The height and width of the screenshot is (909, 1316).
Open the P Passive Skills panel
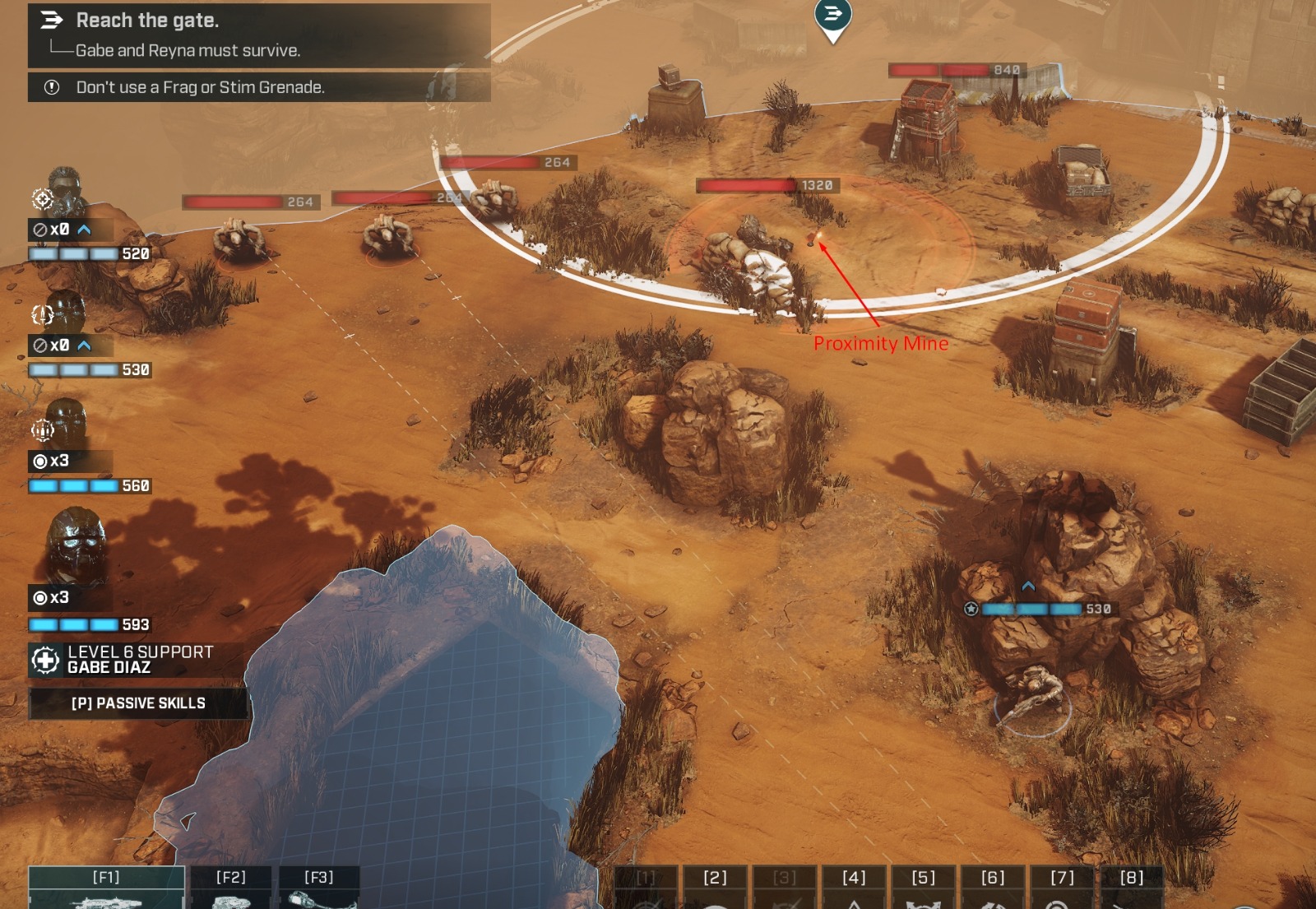click(138, 703)
